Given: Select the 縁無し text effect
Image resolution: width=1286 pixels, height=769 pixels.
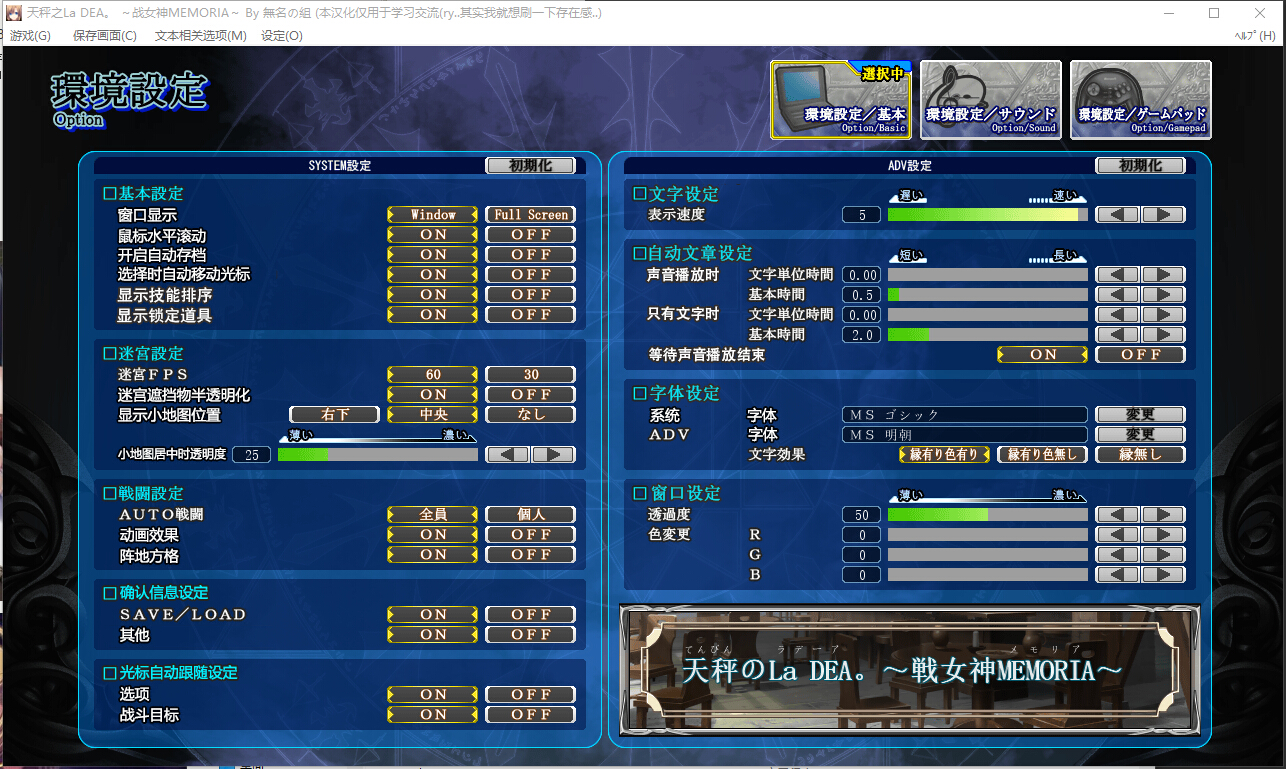Looking at the screenshot, I should 1141,455.
